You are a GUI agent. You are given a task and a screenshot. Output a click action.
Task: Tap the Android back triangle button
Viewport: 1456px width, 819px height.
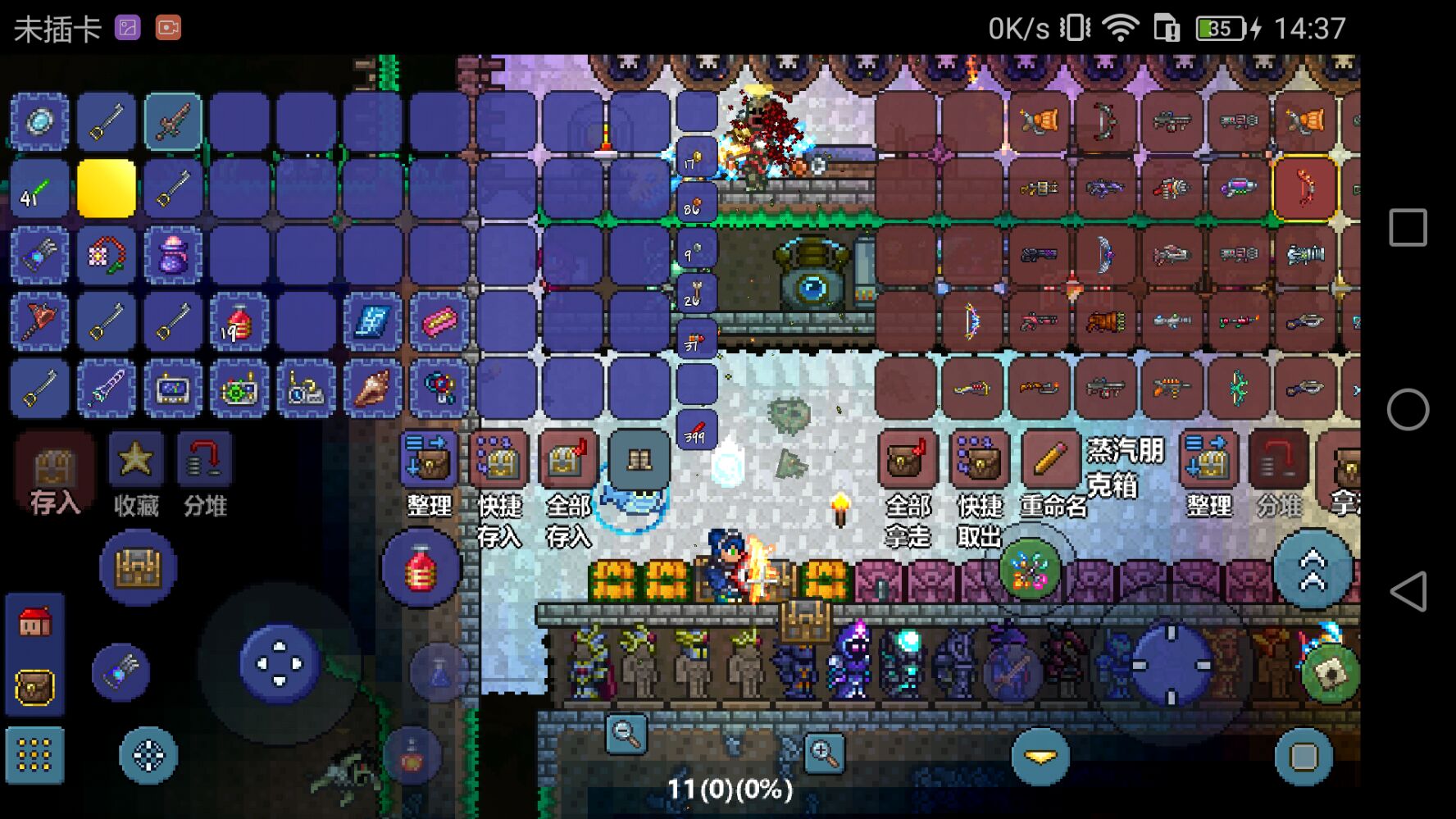[1408, 591]
